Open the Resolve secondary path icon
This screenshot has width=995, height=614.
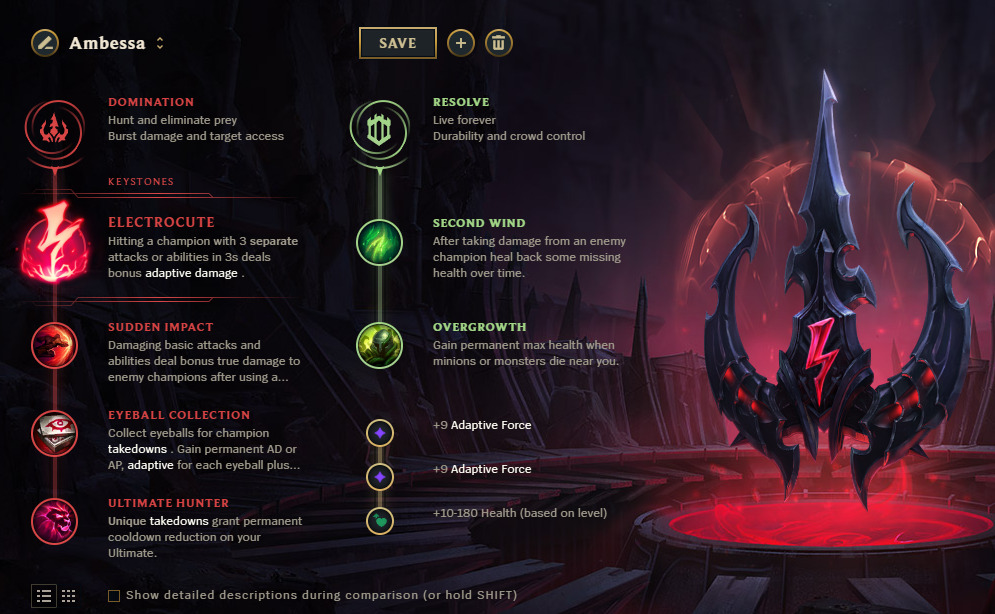click(x=379, y=127)
